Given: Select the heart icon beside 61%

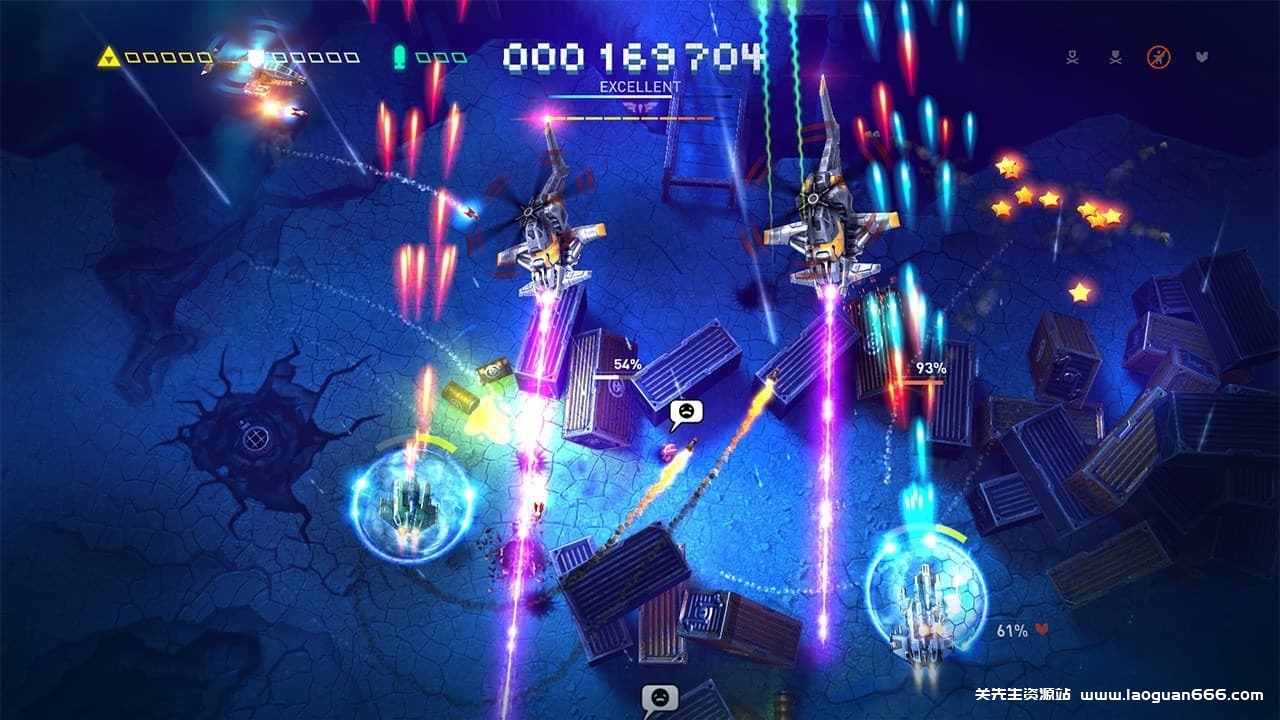Looking at the screenshot, I should [x=1040, y=630].
